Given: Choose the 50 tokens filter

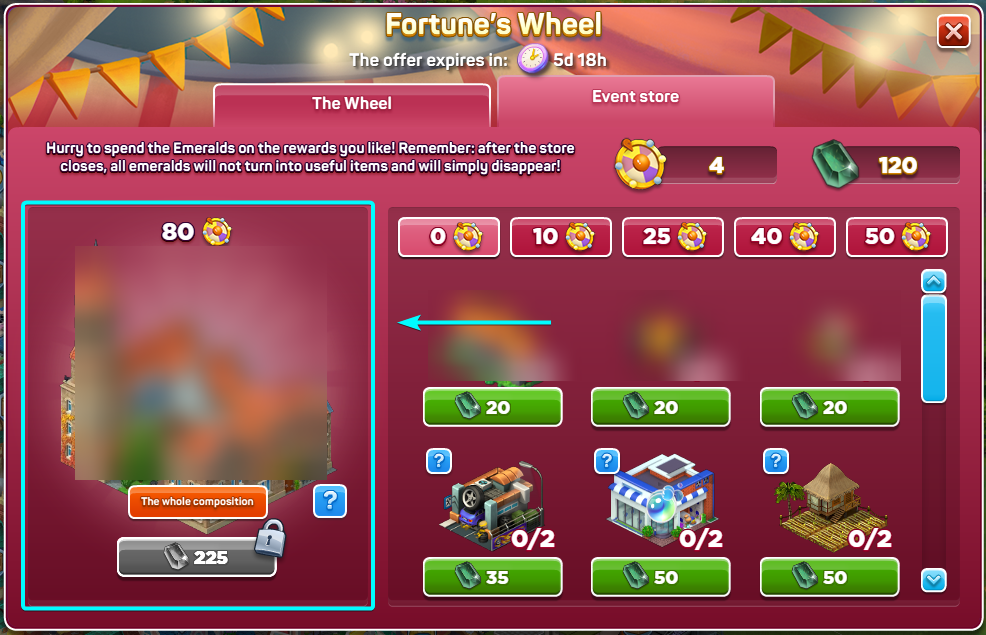Looking at the screenshot, I should point(896,237).
